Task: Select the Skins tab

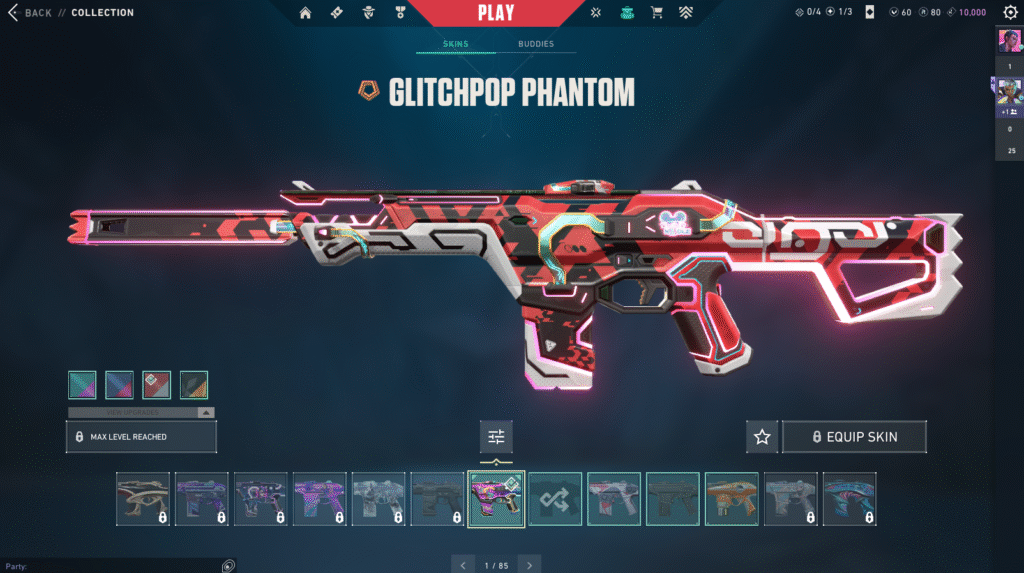Action: [455, 44]
